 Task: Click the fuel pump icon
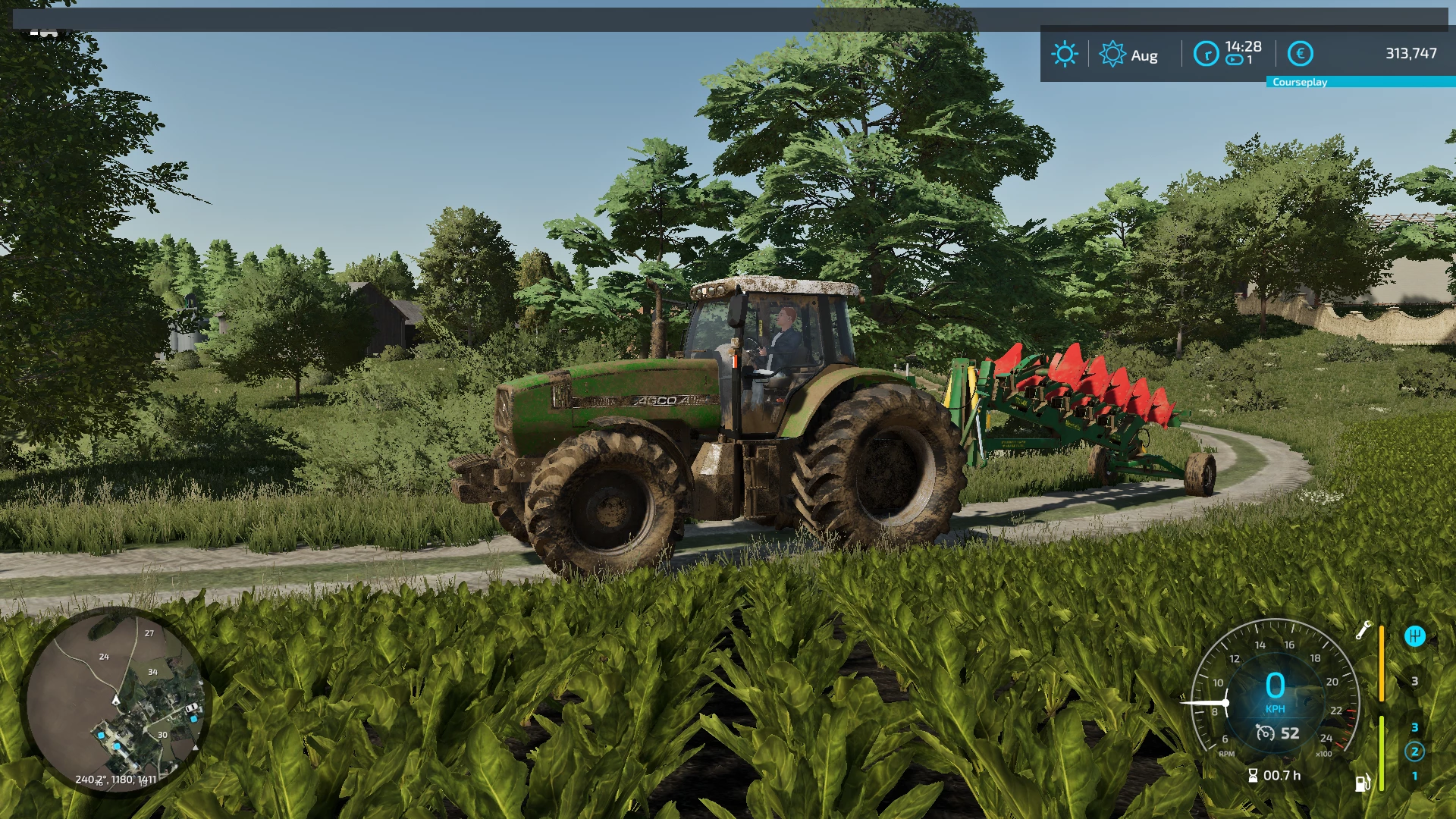[x=1362, y=784]
